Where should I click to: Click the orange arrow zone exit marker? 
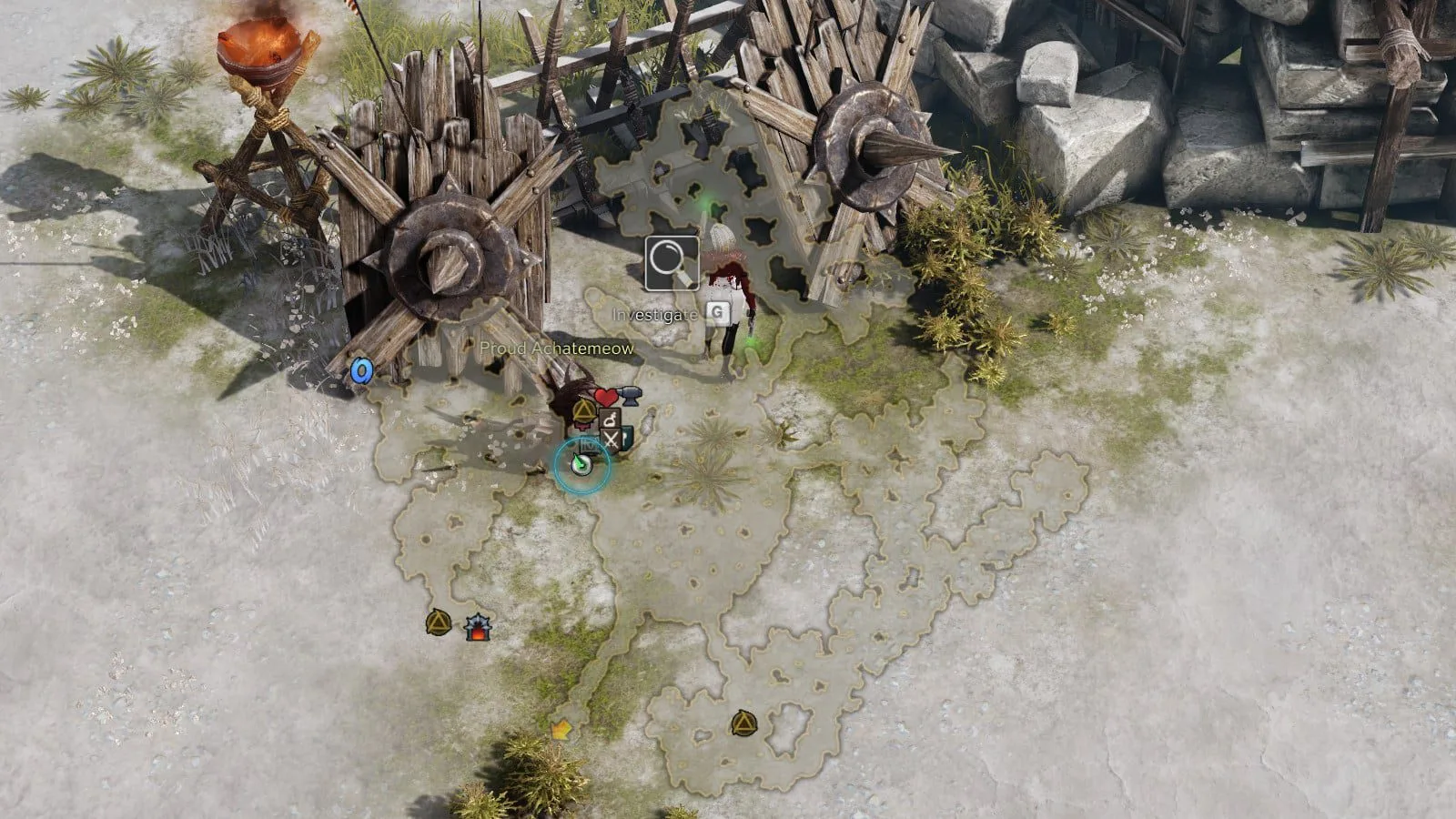[x=561, y=729]
